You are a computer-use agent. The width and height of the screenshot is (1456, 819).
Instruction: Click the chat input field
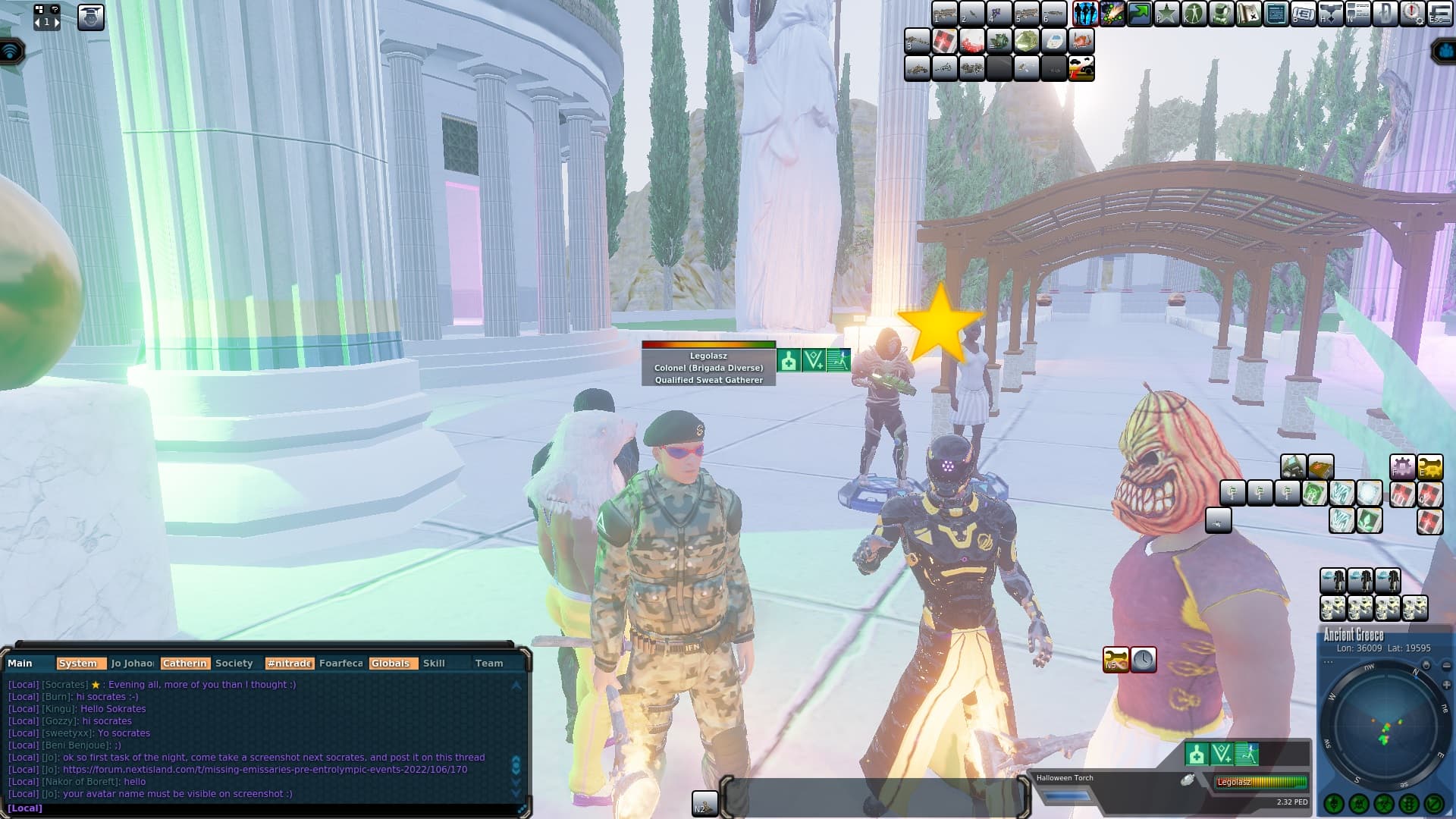(x=265, y=808)
